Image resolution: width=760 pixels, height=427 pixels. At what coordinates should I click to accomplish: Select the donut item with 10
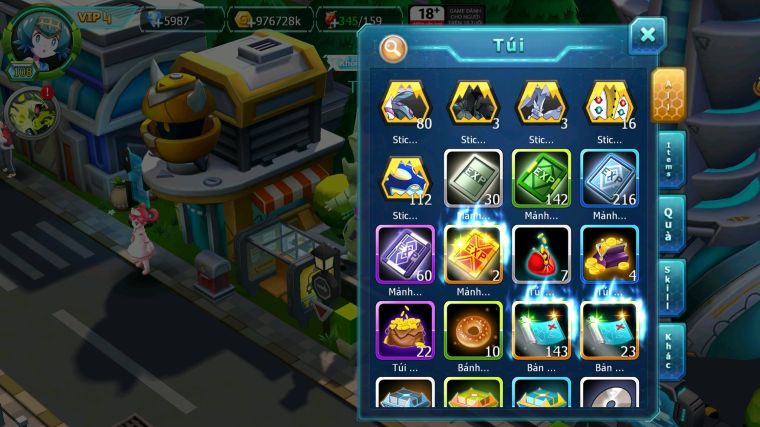[x=473, y=331]
